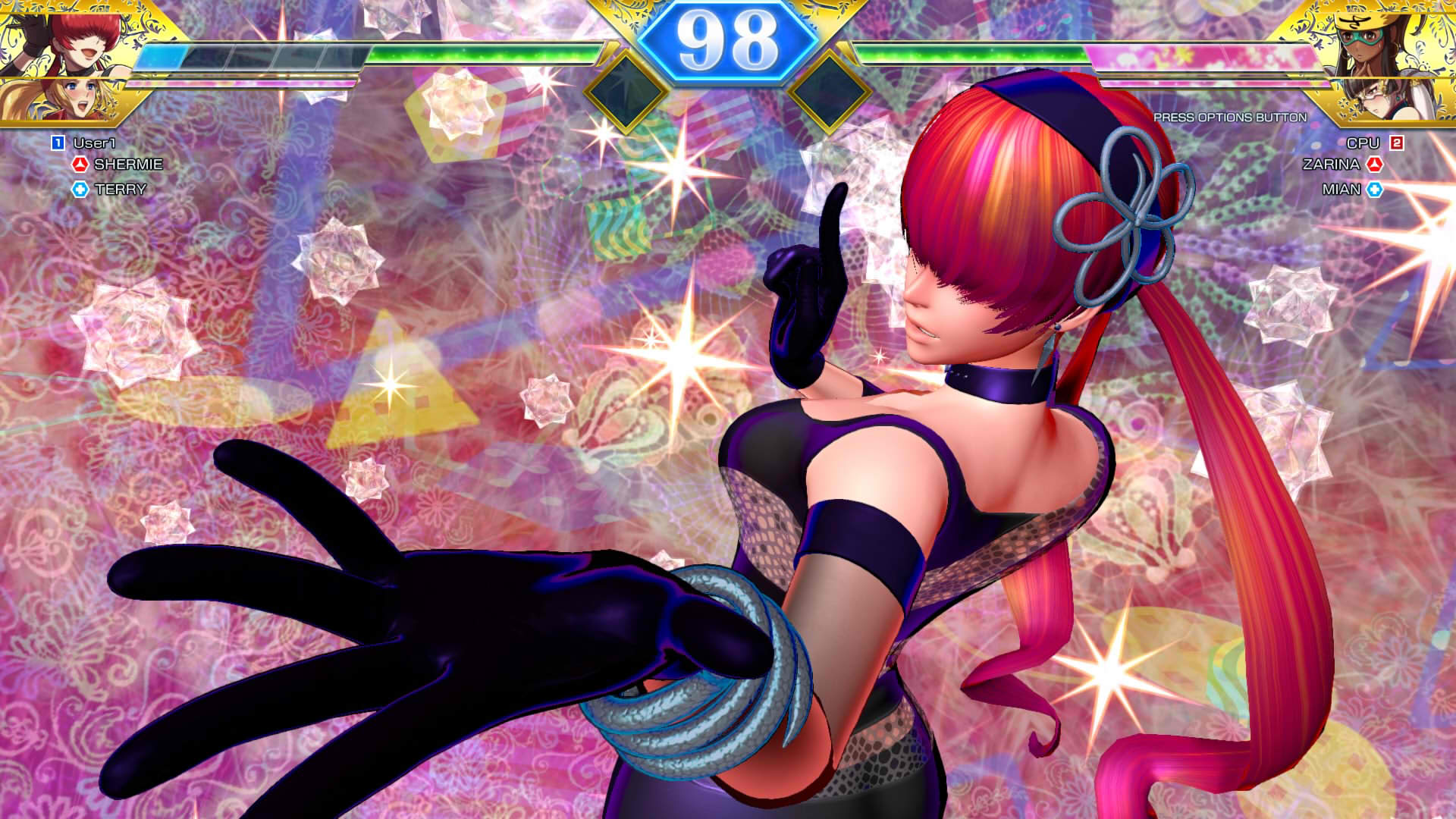Click the PRESS OPTIONS BUTTON prompt
This screenshot has width=1456, height=819.
[x=1228, y=117]
